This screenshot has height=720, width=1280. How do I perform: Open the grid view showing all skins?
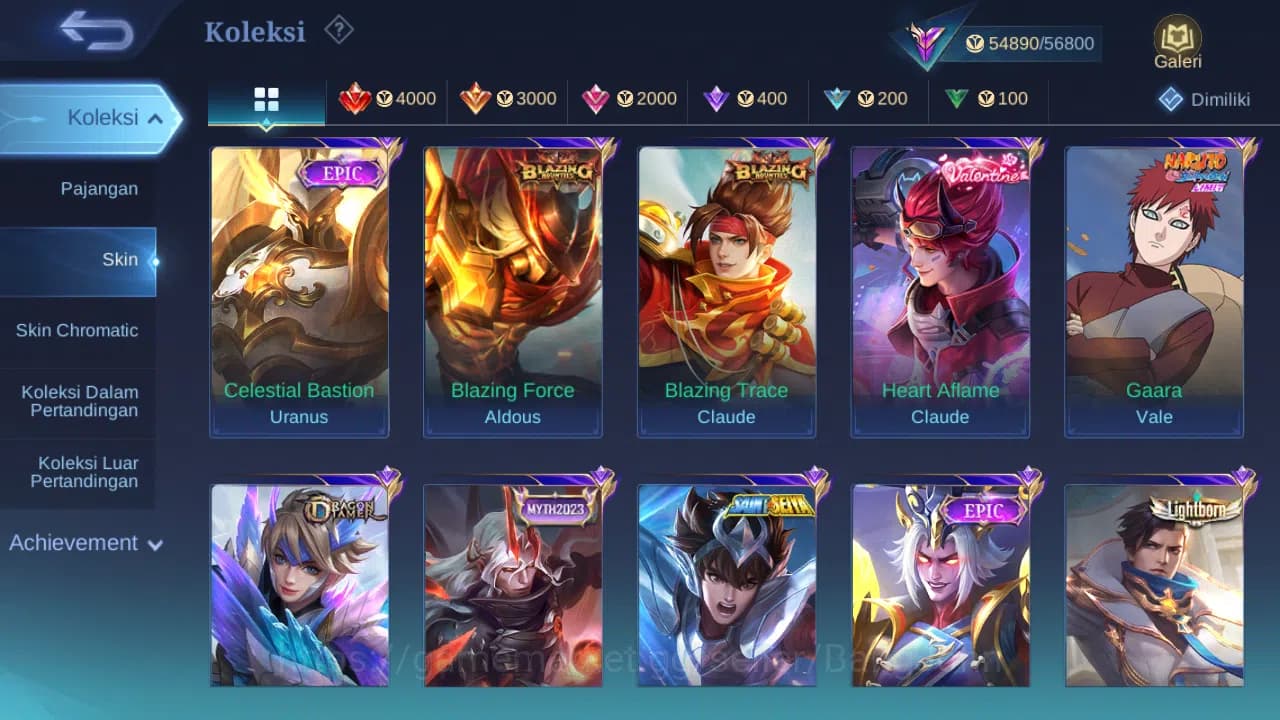click(266, 99)
